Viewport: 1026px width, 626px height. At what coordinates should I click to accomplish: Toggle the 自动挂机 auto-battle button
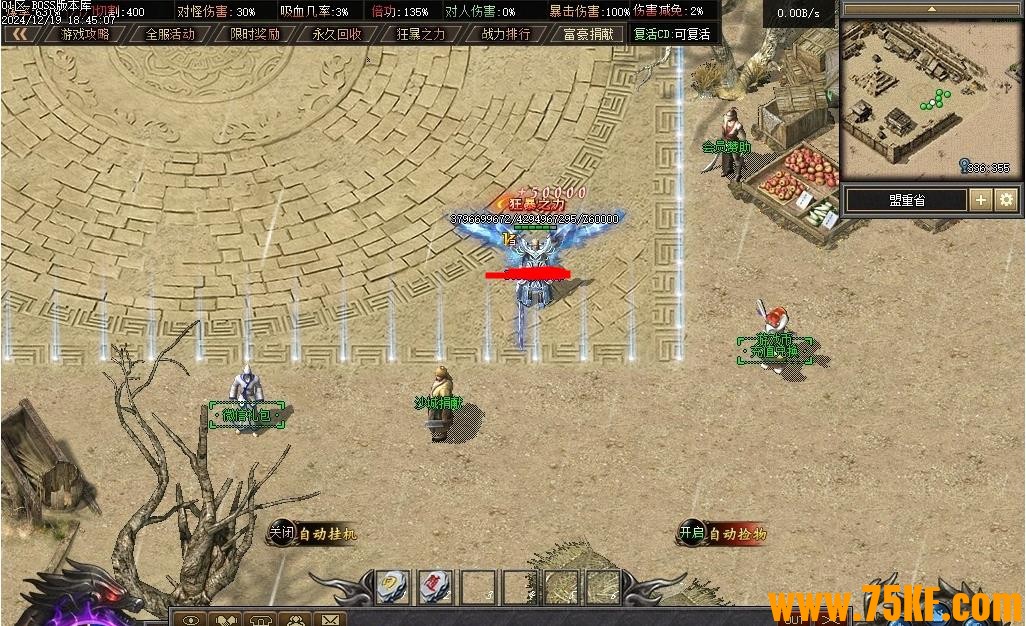pyautogui.click(x=312, y=534)
